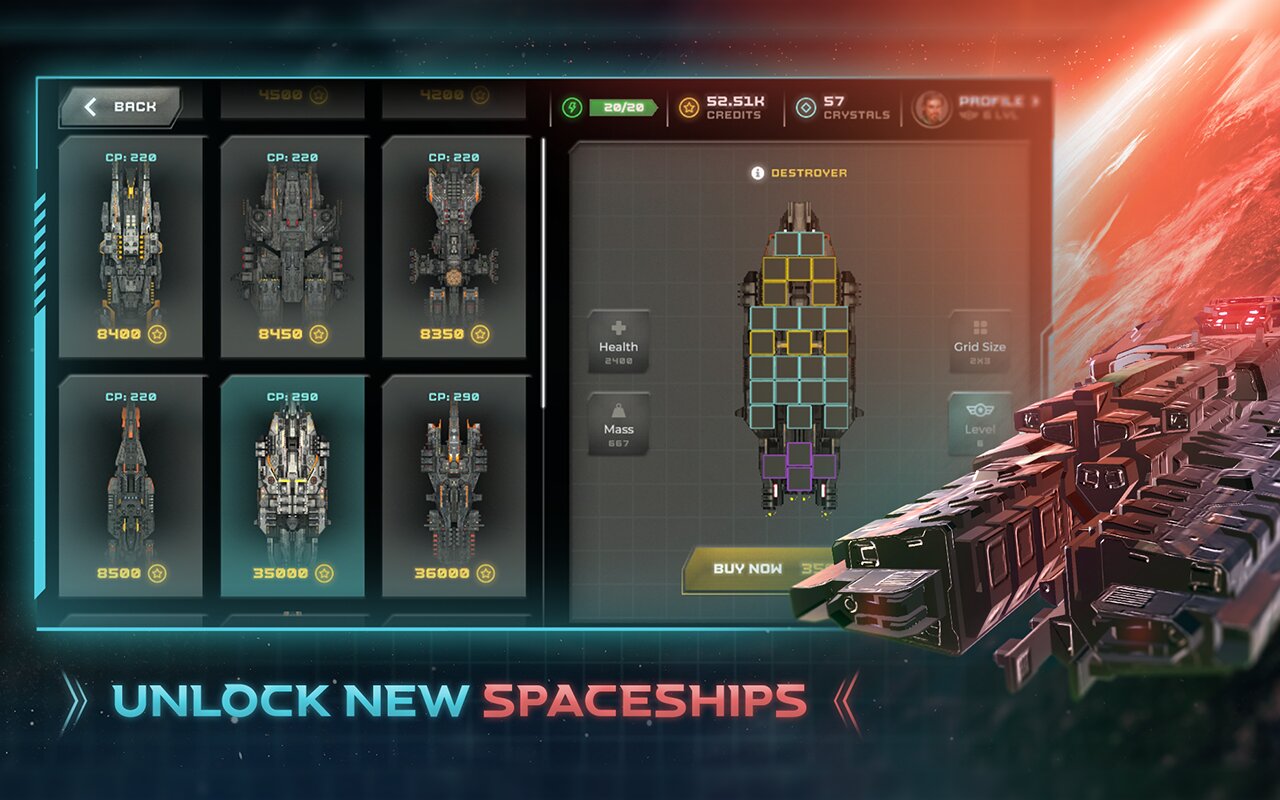This screenshot has height=800, width=1280.
Task: Click the Health stat tile
Action: (618, 341)
